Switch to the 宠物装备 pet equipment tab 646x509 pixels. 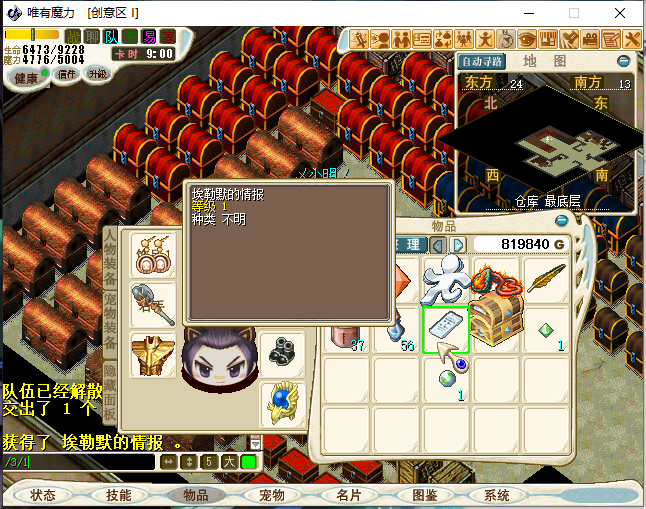(110, 315)
